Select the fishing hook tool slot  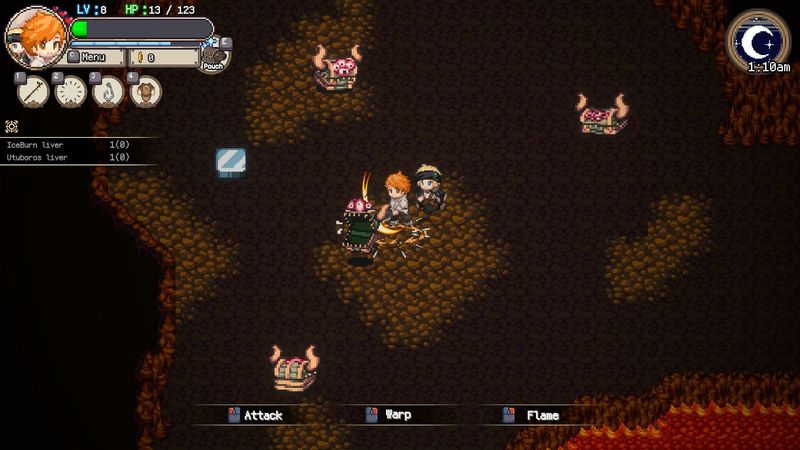point(108,91)
